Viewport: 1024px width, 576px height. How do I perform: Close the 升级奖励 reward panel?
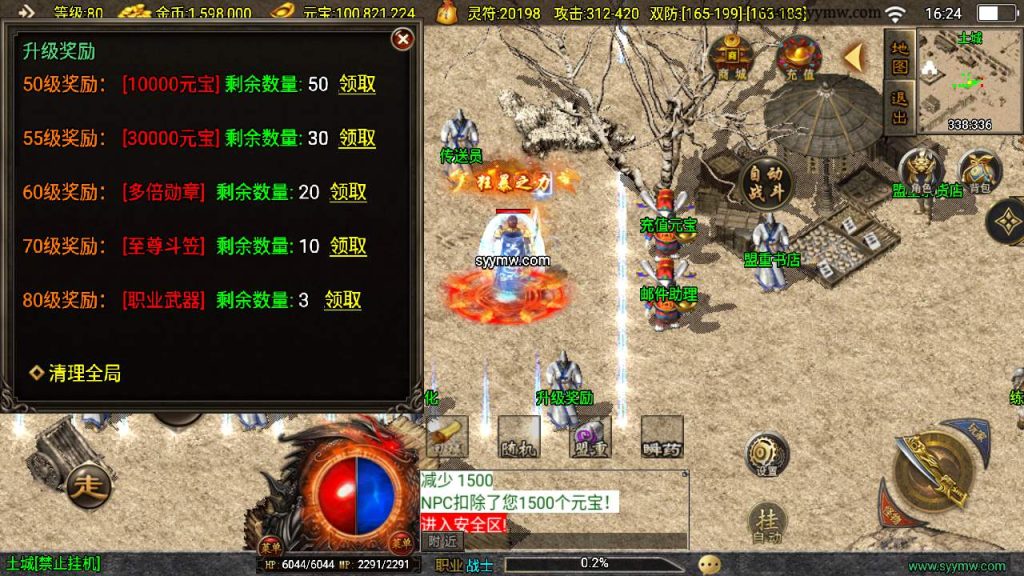point(402,39)
